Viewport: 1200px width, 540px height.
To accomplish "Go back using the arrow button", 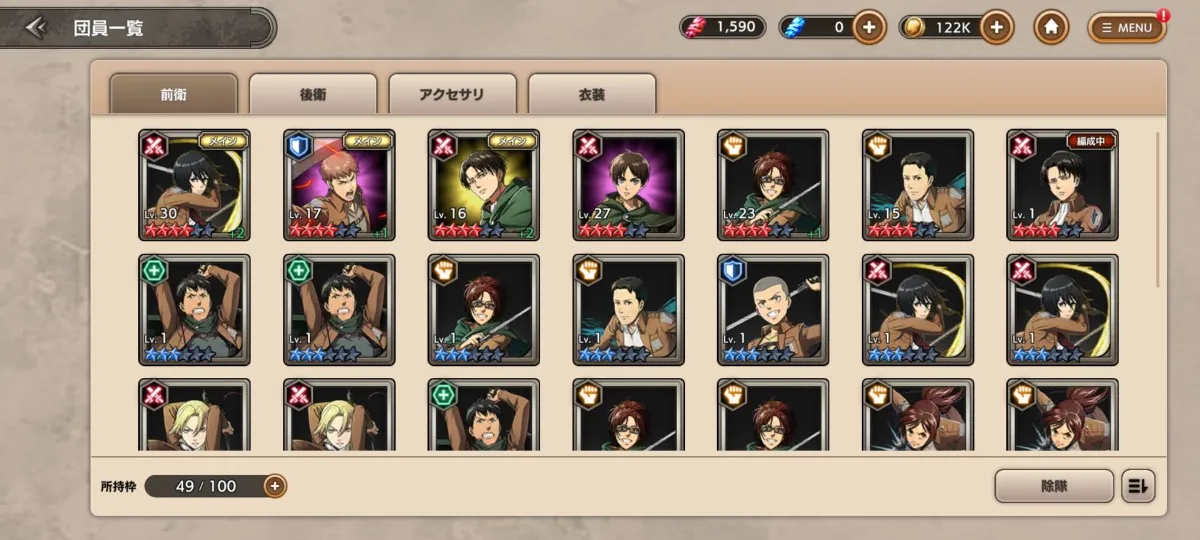I will coord(37,28).
